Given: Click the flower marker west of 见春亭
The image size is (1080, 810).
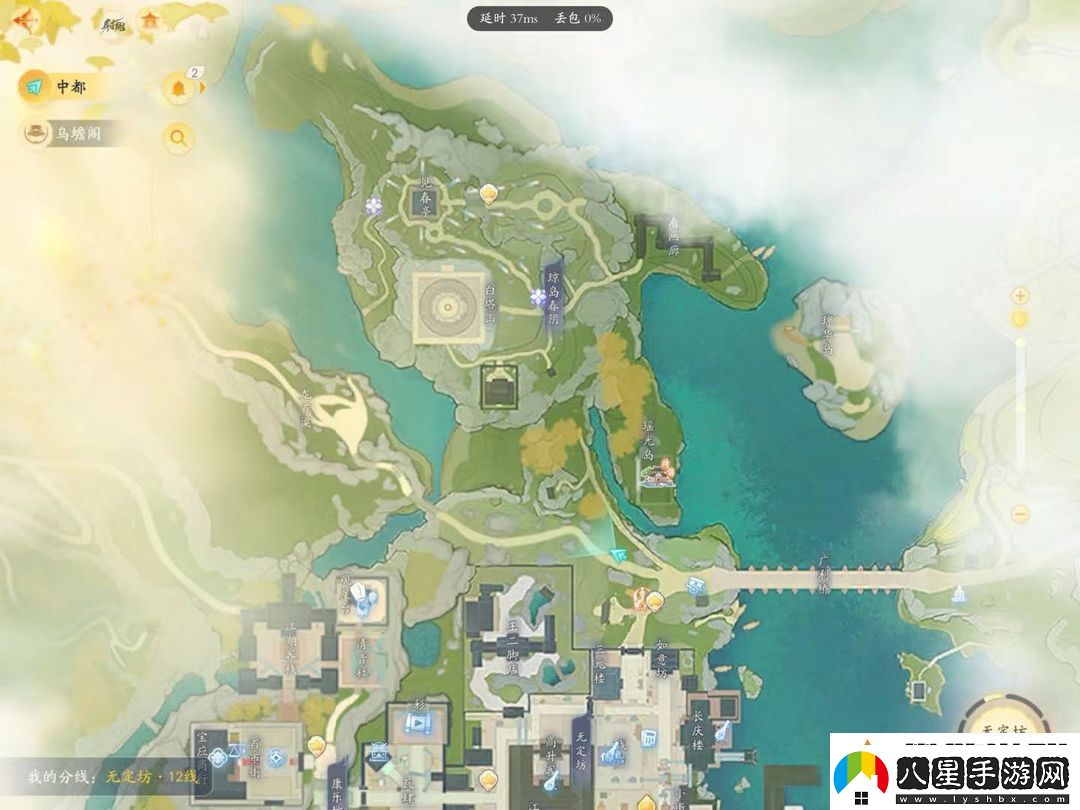Looking at the screenshot, I should (374, 205).
